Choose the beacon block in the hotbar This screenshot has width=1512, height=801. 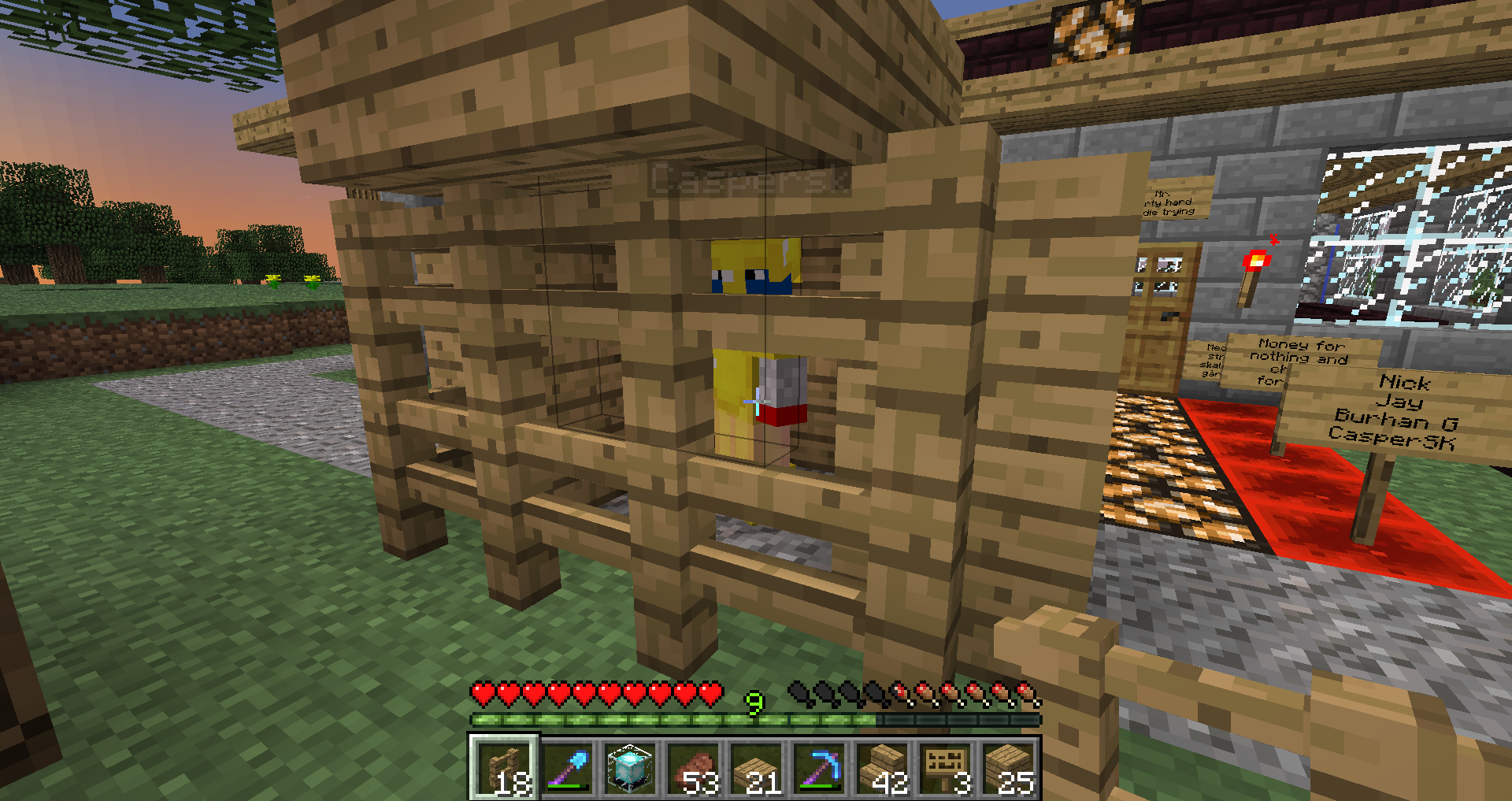630,768
